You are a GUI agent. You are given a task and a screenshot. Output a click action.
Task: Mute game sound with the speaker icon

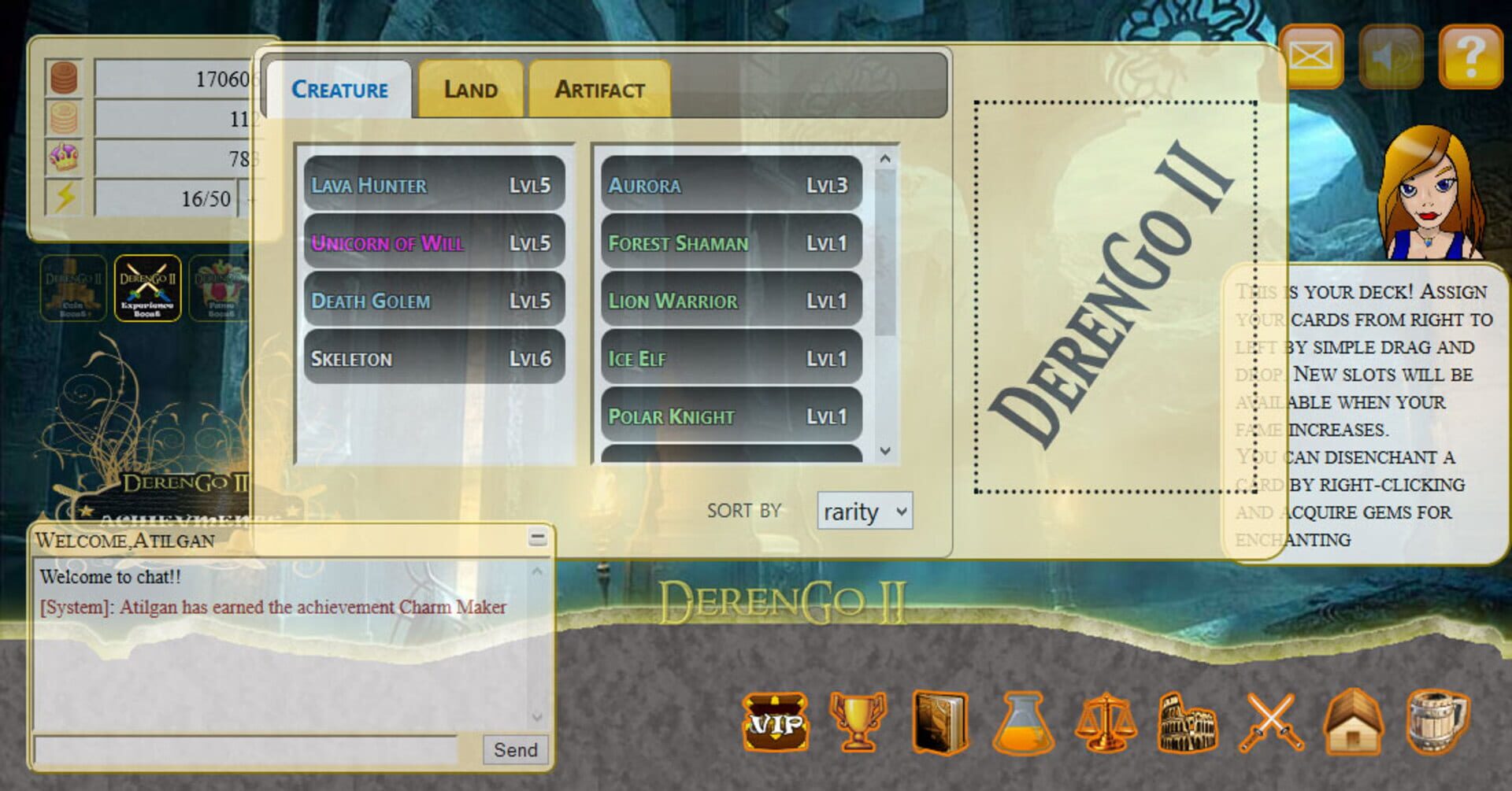pyautogui.click(x=1392, y=57)
